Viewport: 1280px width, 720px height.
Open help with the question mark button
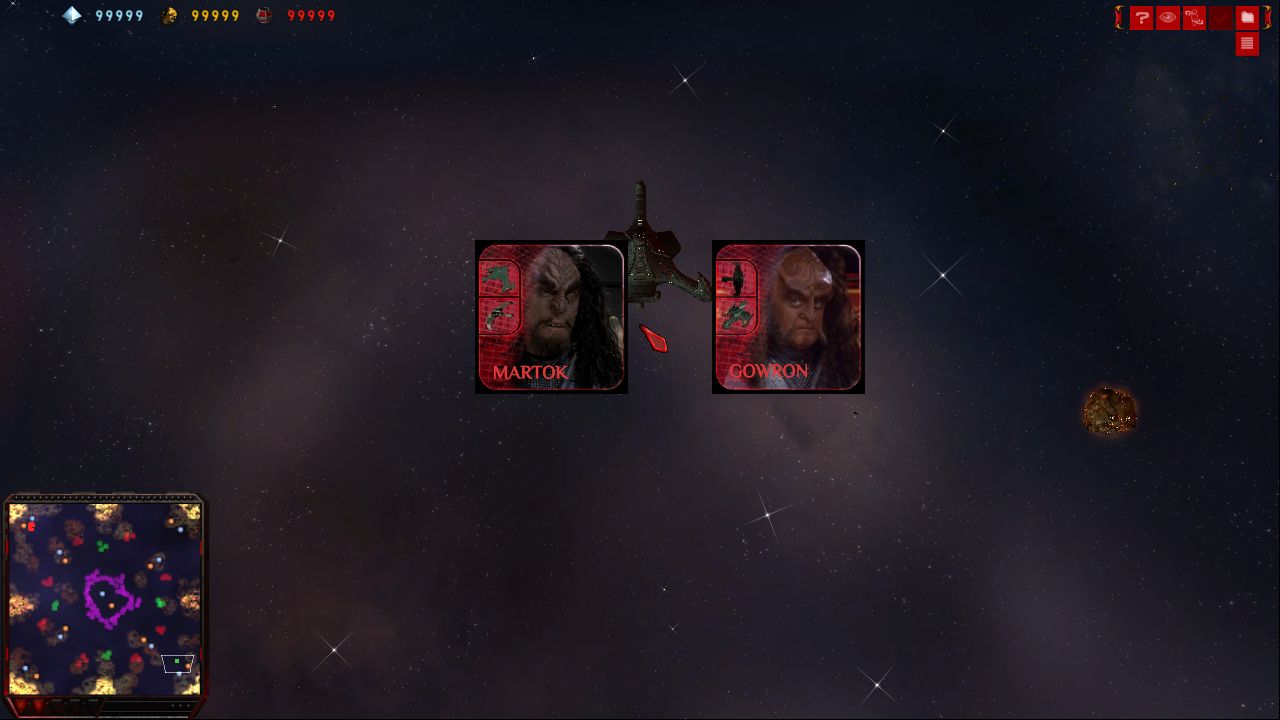[x=1141, y=18]
